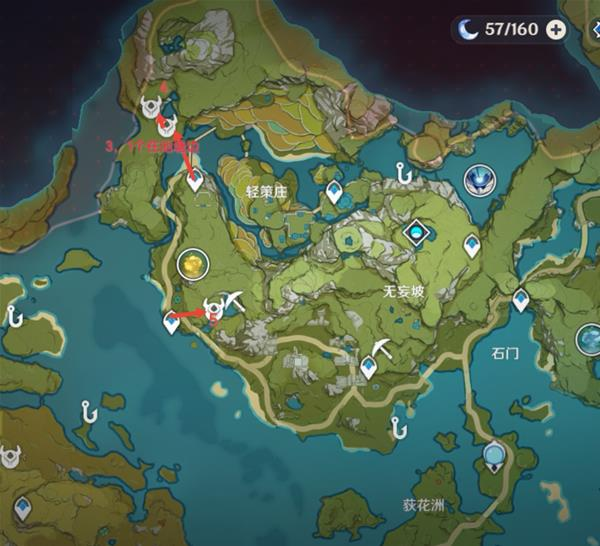
Task: Select the Statue of the Seven marker
Action: click(x=479, y=179)
